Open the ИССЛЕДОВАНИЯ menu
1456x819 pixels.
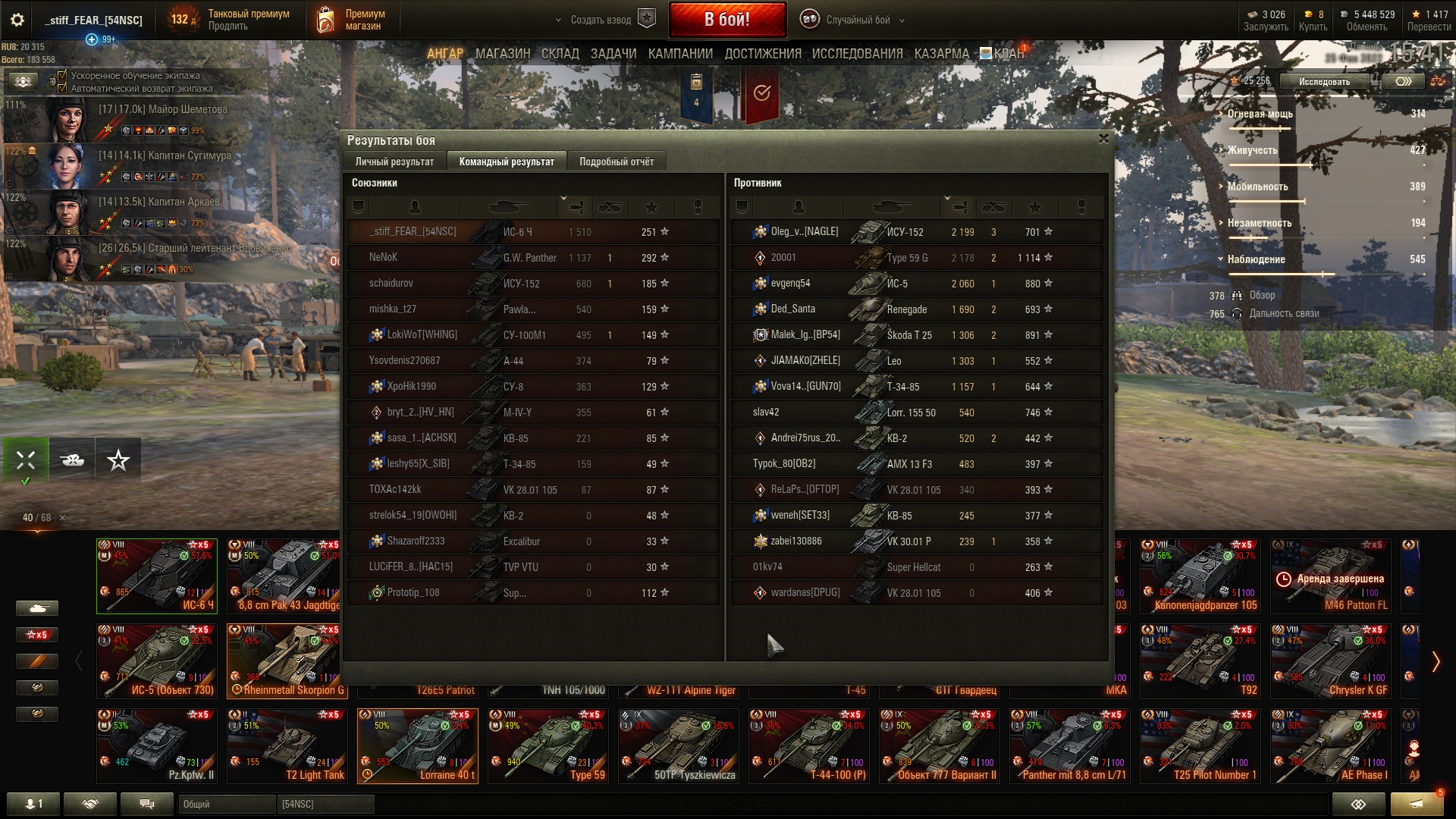857,54
